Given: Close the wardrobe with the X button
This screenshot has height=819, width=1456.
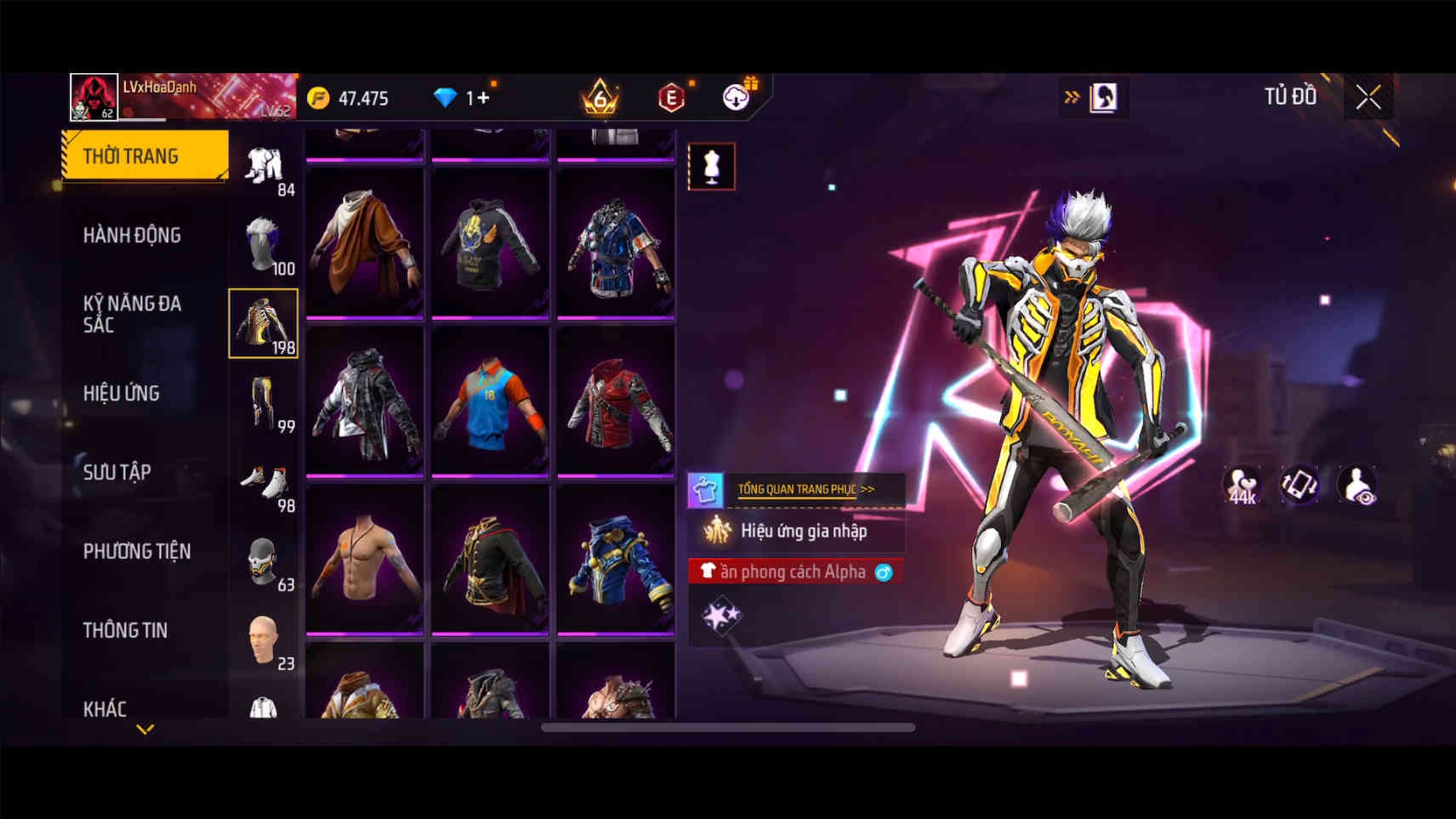Looking at the screenshot, I should point(1368,98).
